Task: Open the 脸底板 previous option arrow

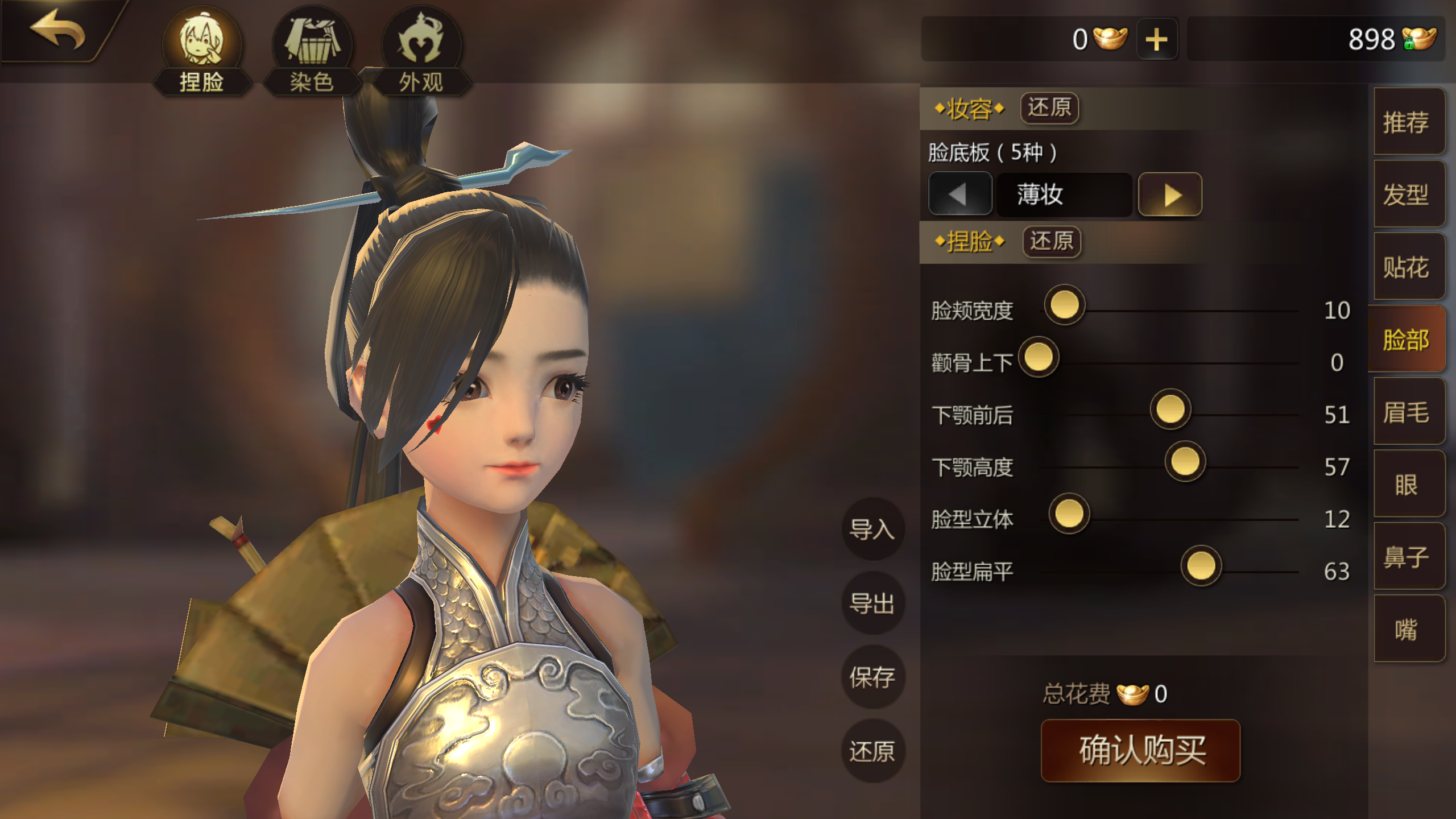Action: click(959, 194)
